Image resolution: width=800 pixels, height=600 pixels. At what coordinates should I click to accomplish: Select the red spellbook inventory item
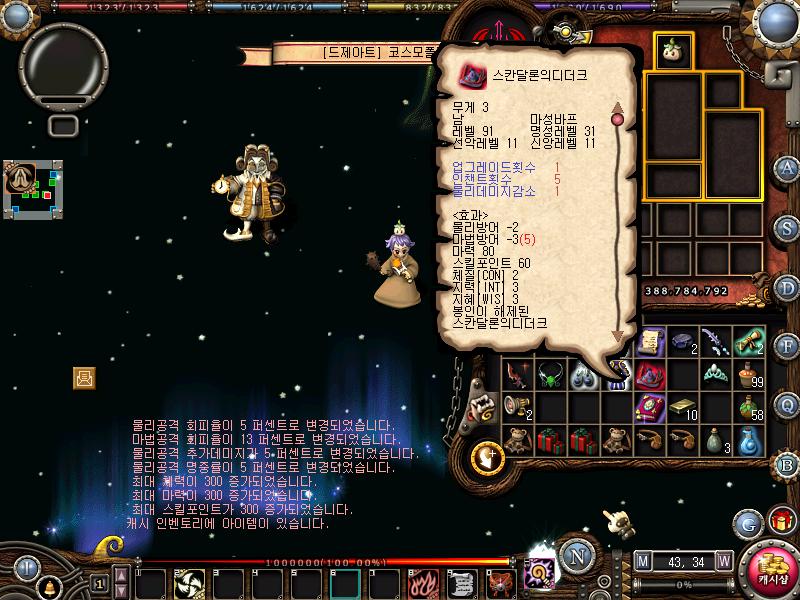tap(651, 406)
